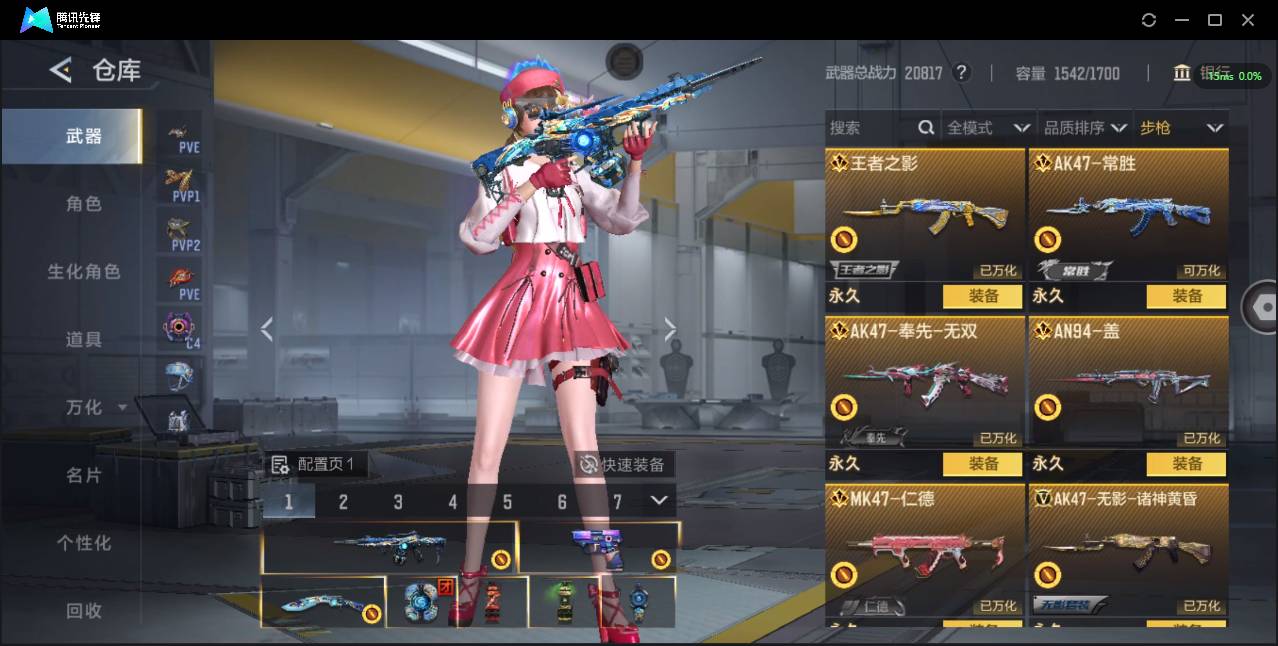Open the 生化角色 category
The image size is (1278, 646).
84,272
